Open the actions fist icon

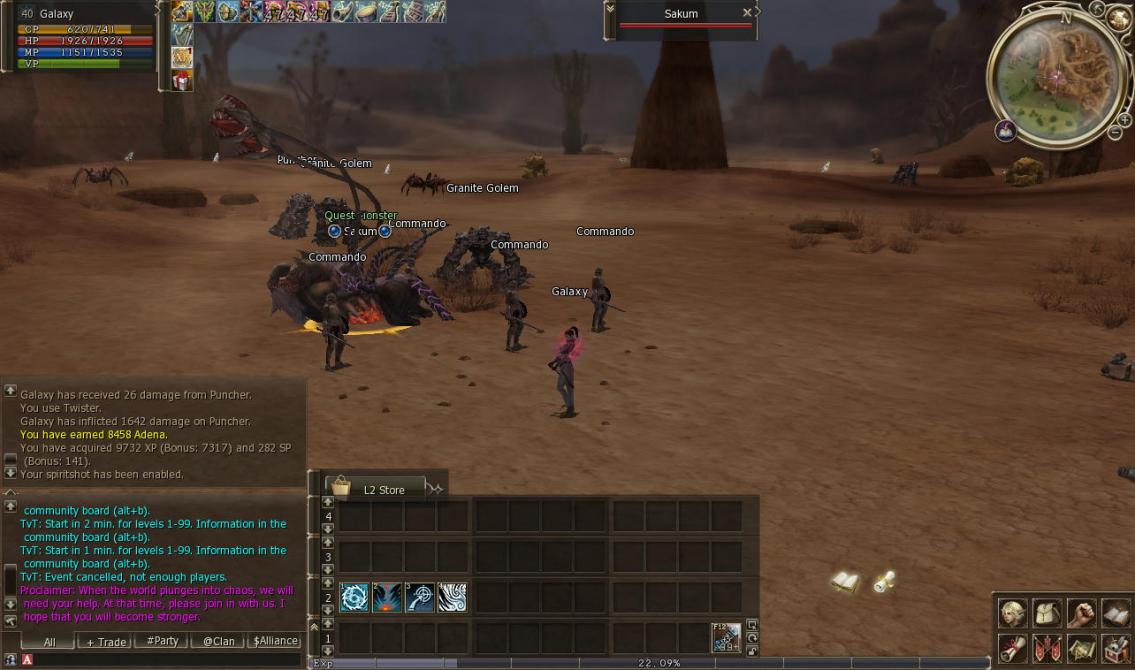coord(1081,613)
